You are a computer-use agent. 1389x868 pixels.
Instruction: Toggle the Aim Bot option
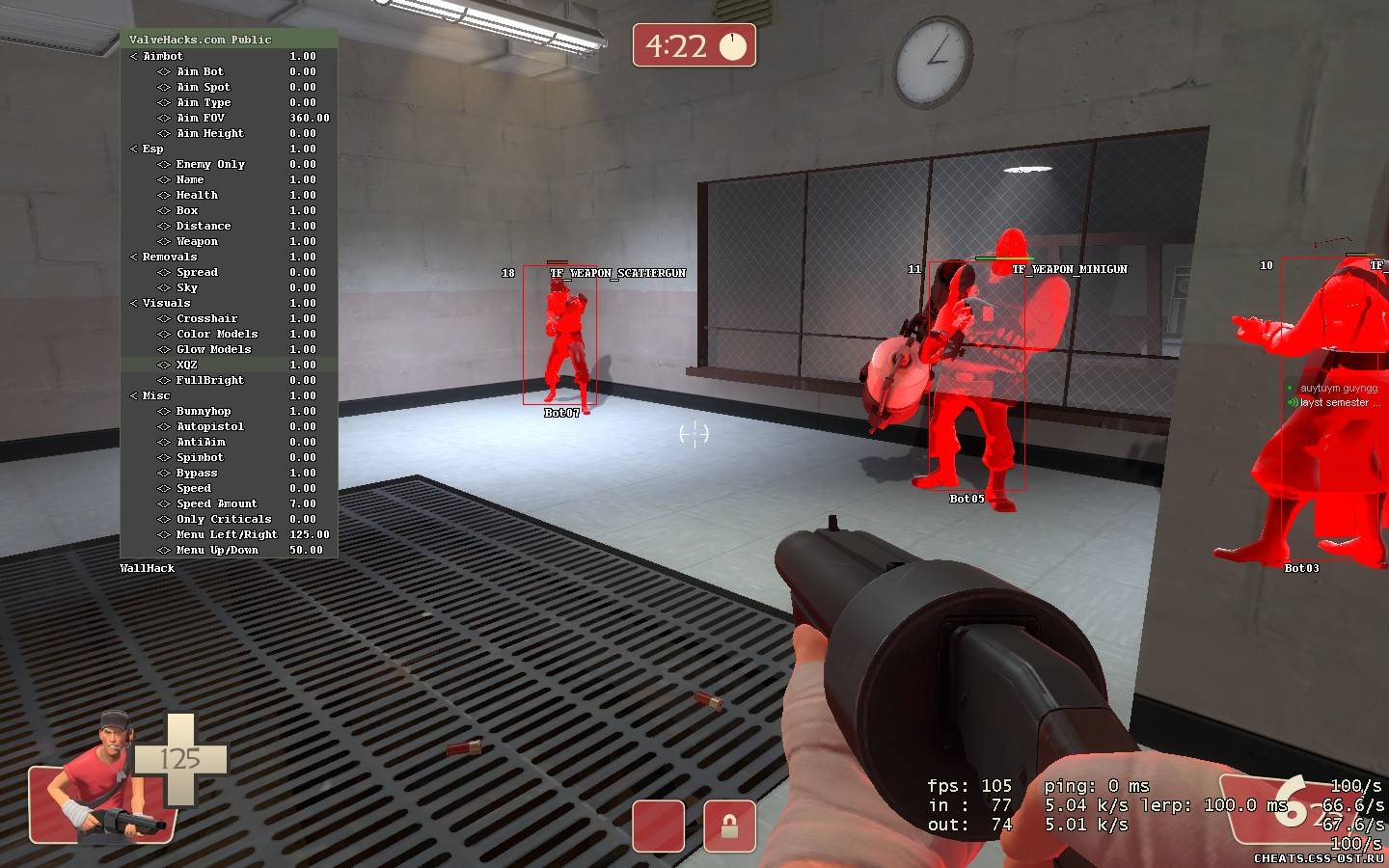[200, 71]
